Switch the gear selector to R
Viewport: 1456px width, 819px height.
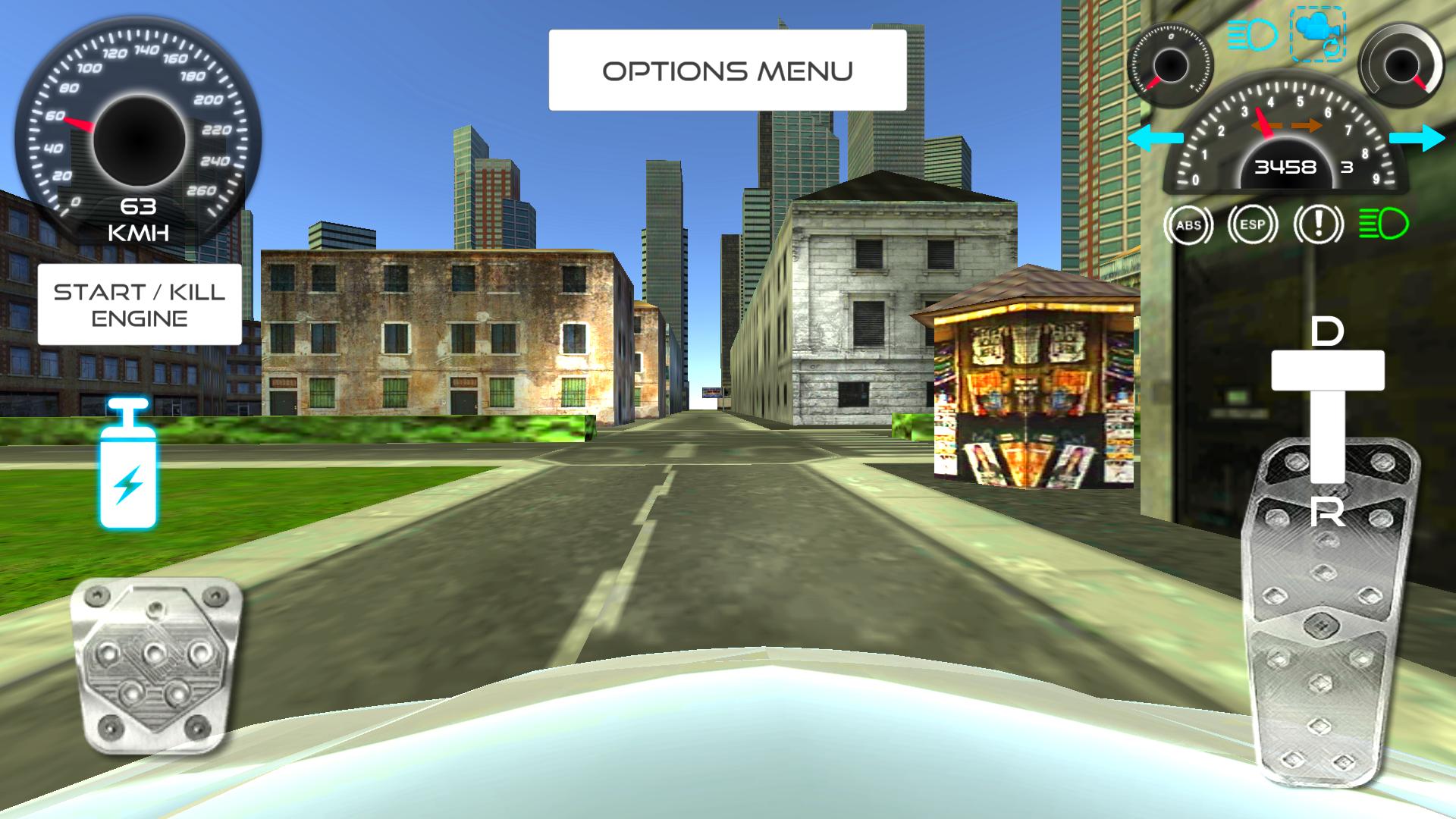pos(1327,514)
